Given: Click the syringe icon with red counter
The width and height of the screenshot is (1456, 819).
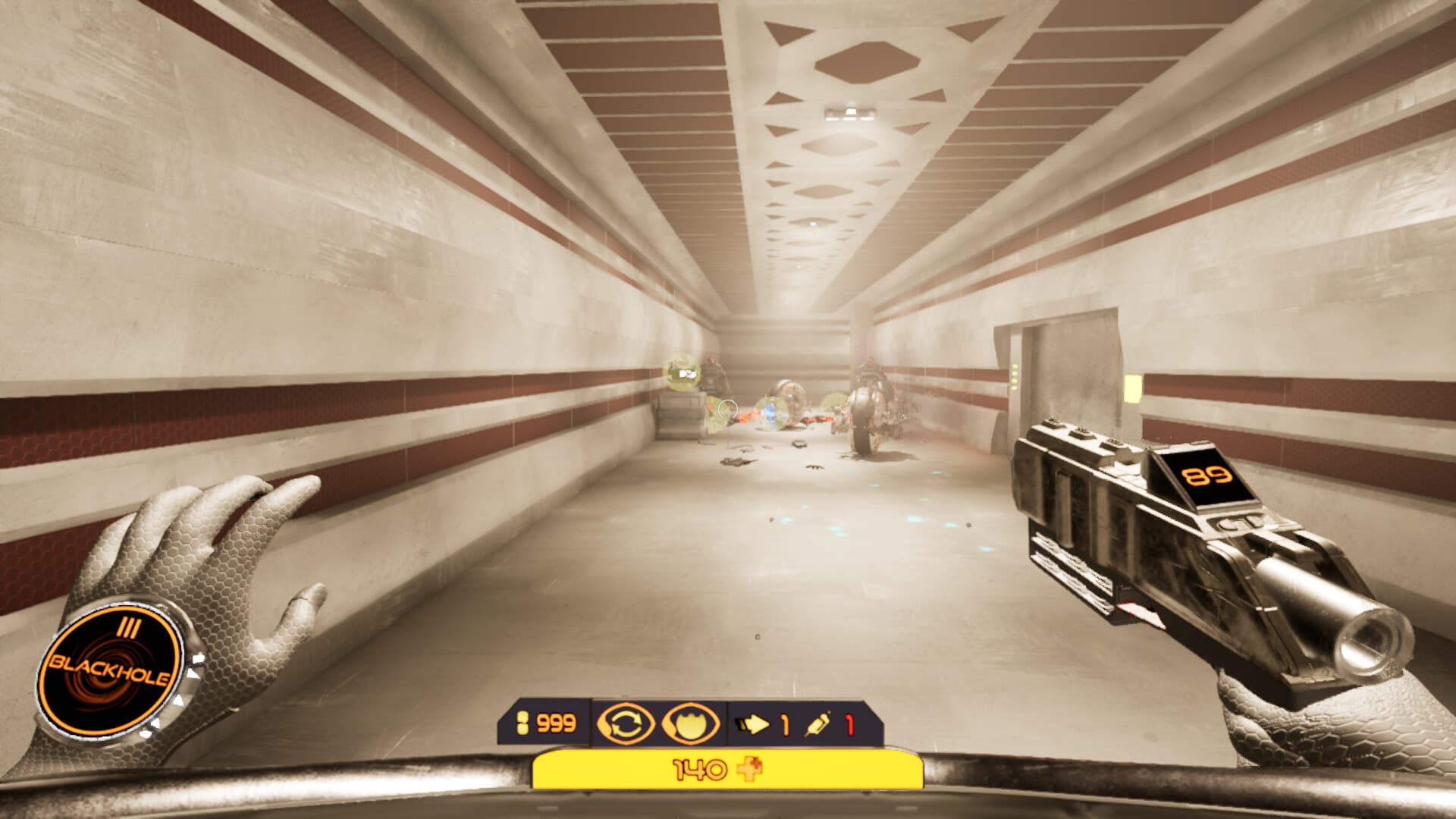Looking at the screenshot, I should 817,724.
